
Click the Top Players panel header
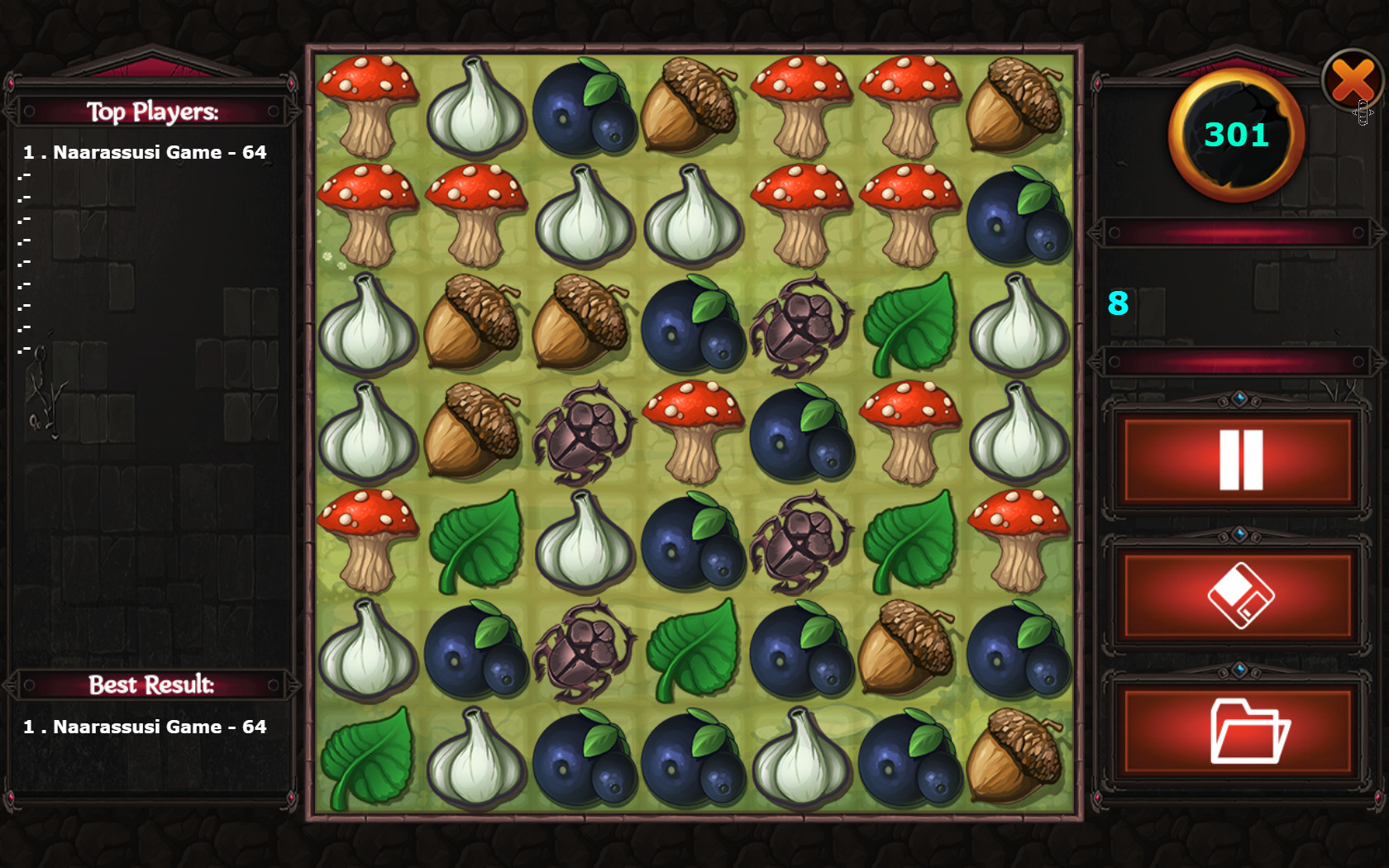[x=153, y=112]
